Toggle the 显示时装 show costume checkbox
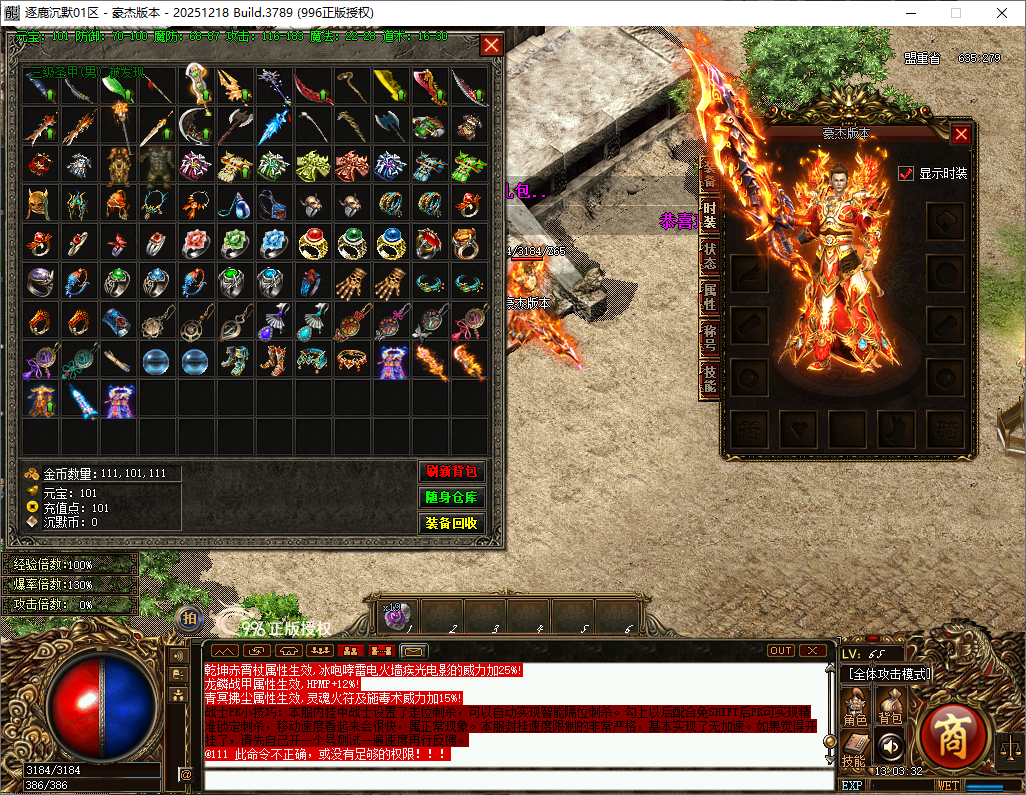The height and width of the screenshot is (795, 1026). pyautogui.click(x=906, y=173)
